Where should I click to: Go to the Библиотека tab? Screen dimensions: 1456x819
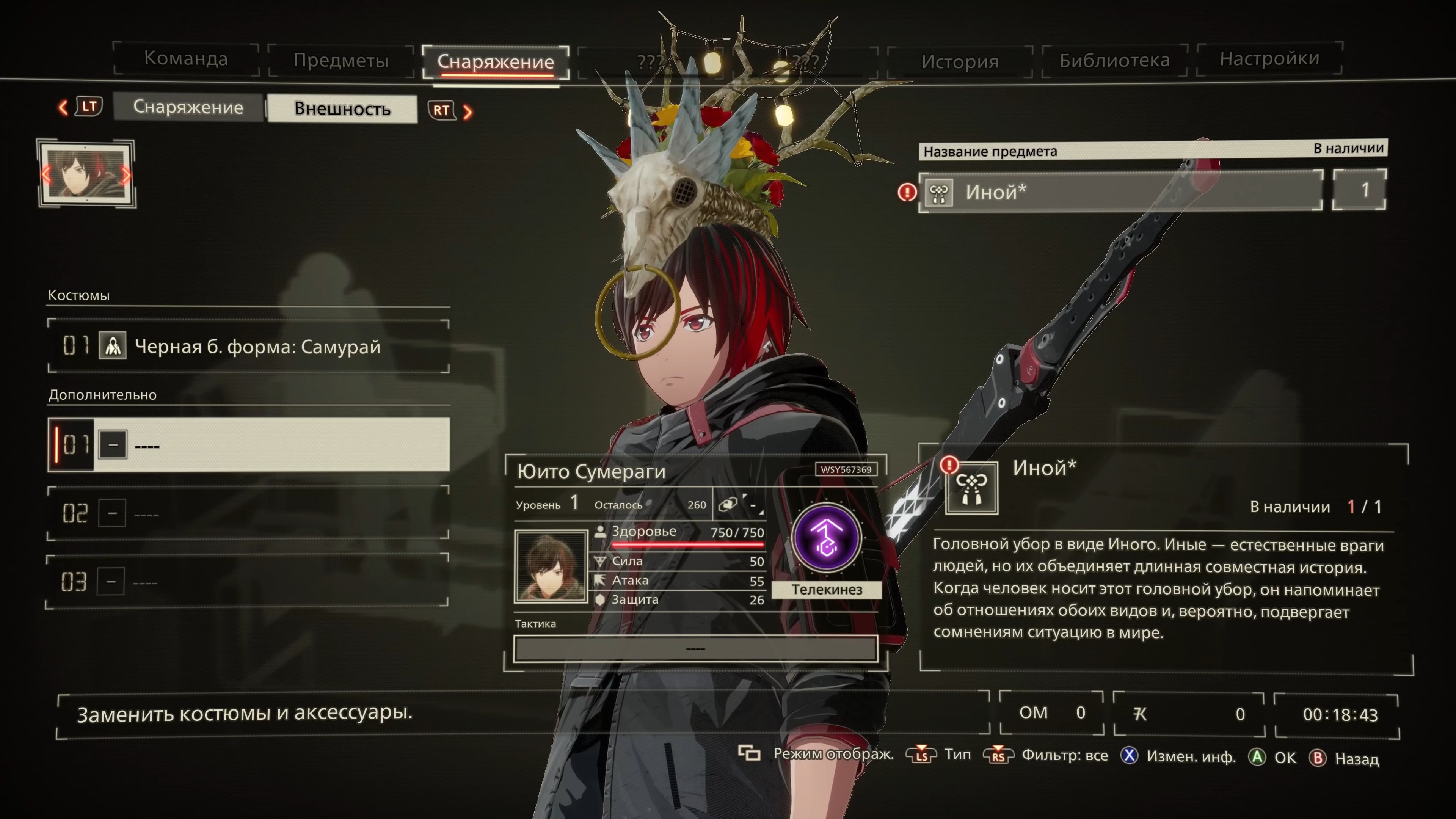[x=1114, y=60]
